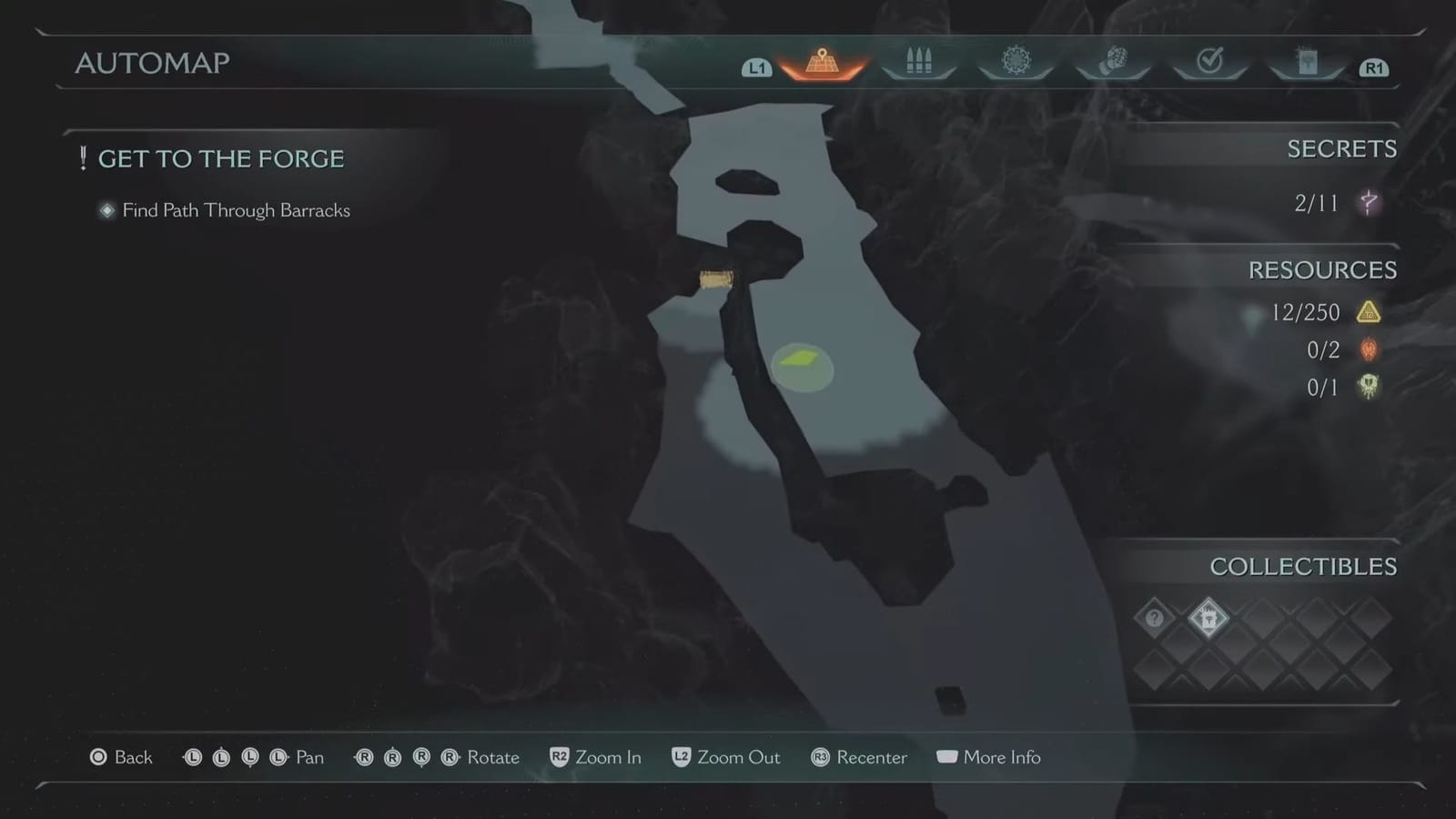Screen dimensions: 1456x819
Task: Select the collected toy collectible diamond
Action: tap(1208, 619)
